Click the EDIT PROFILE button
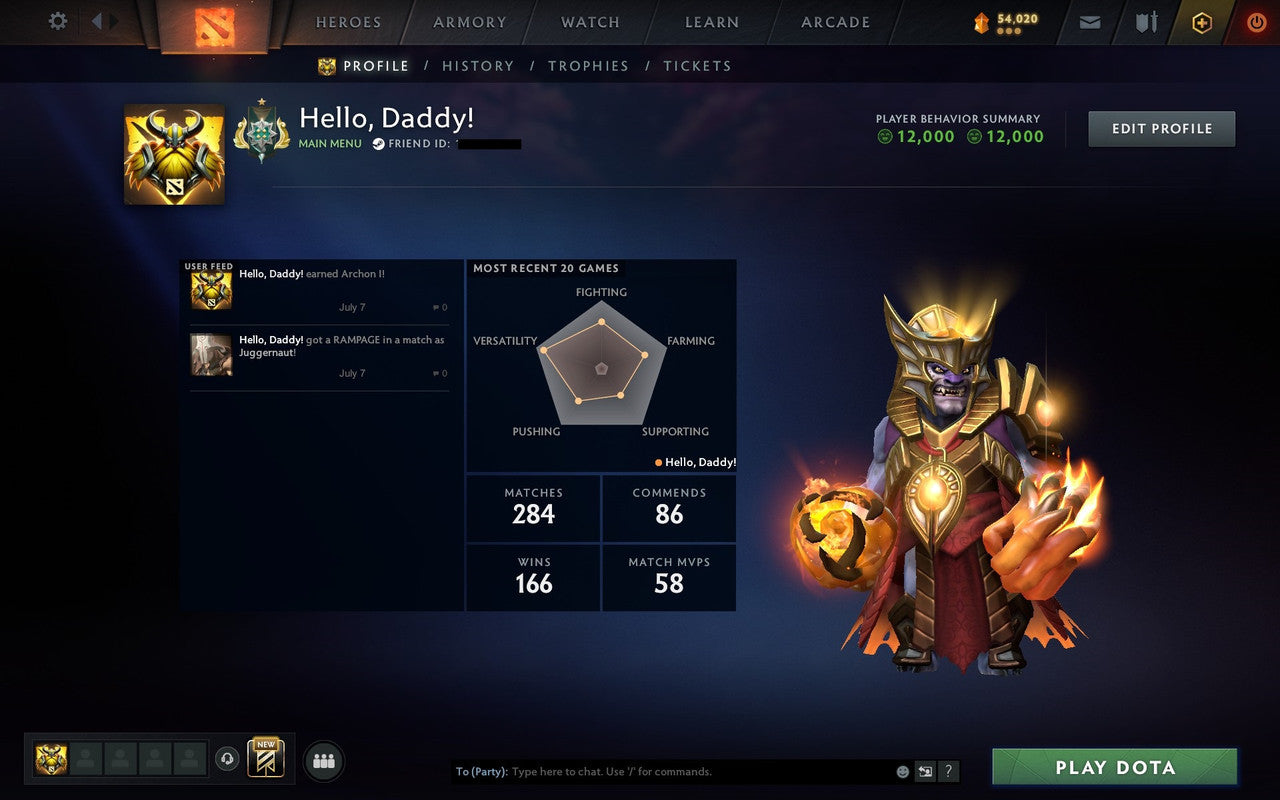Screen dimensions: 1280x800 tap(1161, 128)
